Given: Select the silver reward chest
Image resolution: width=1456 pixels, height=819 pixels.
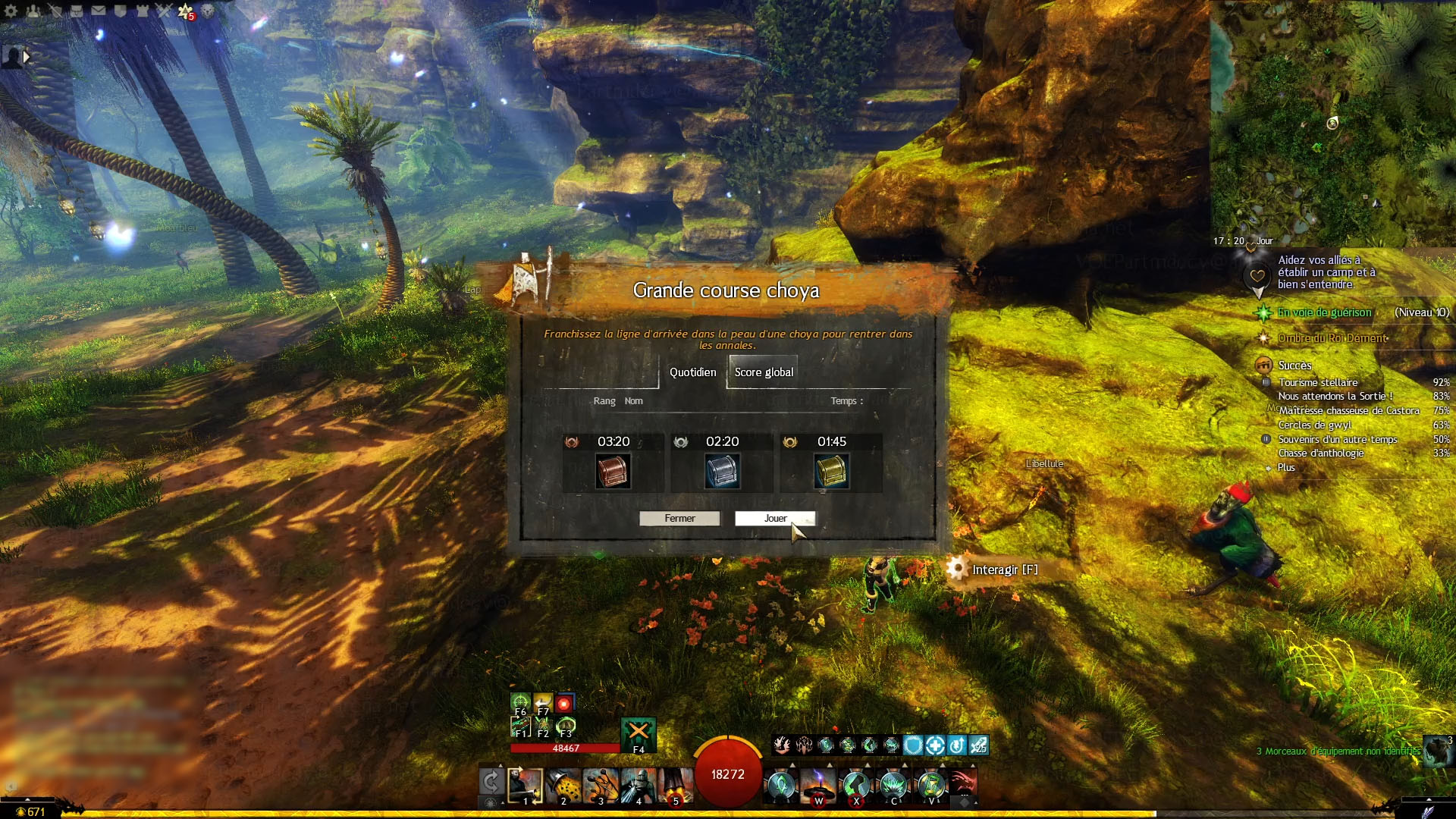Looking at the screenshot, I should pyautogui.click(x=722, y=471).
